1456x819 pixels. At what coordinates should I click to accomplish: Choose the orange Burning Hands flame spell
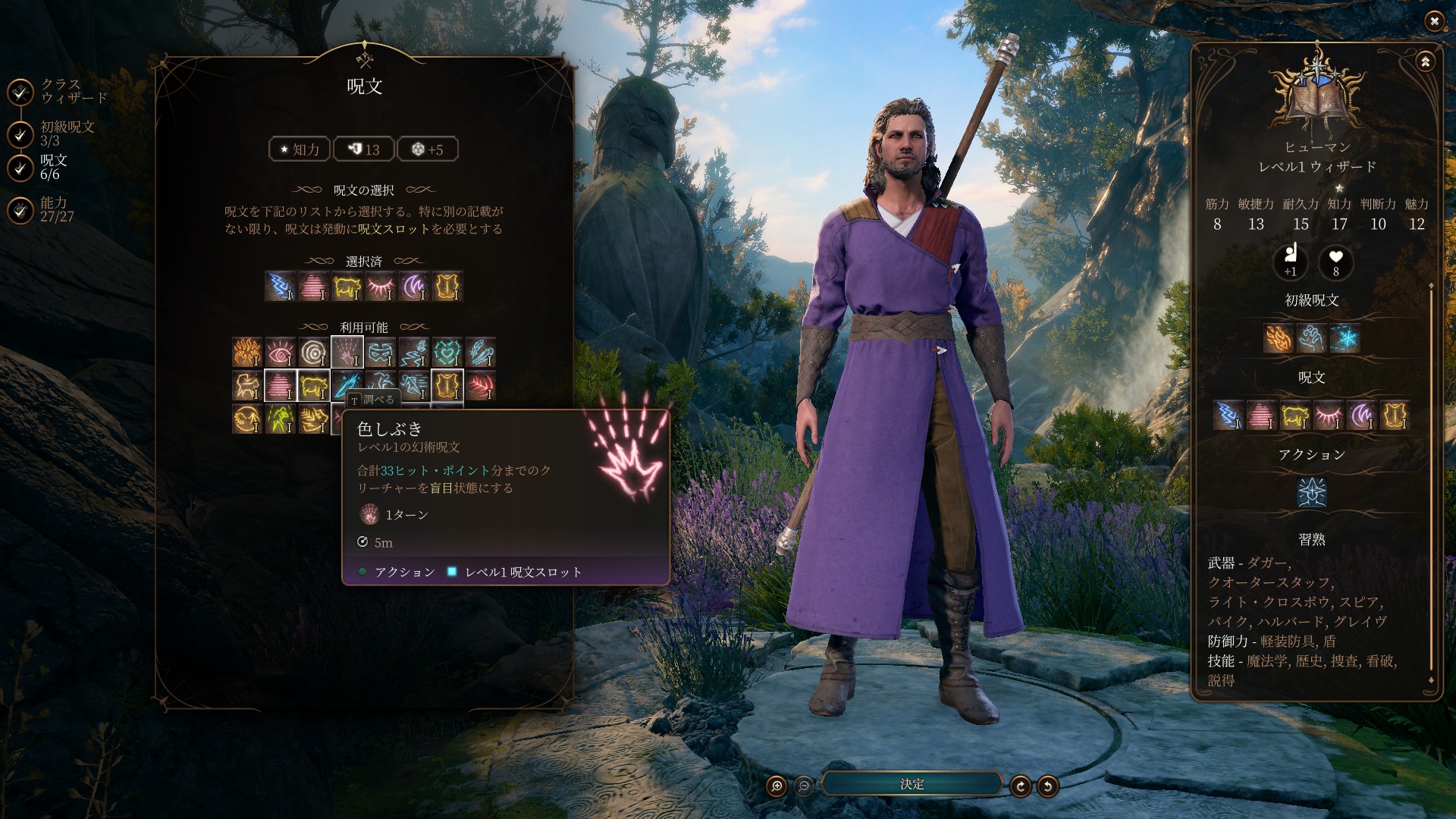[247, 352]
